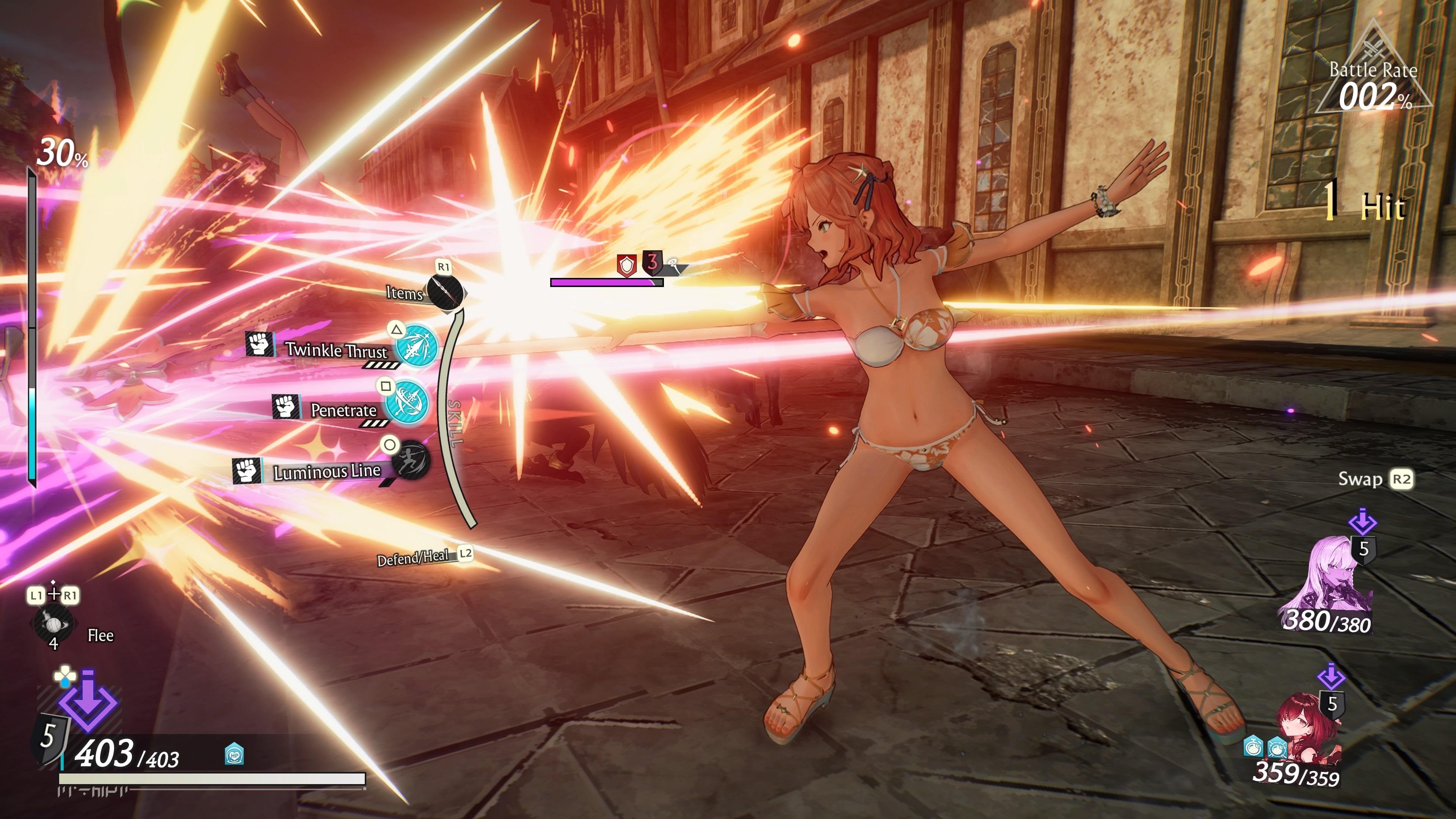Open the Items wheel
1456x819 pixels.
click(x=445, y=291)
